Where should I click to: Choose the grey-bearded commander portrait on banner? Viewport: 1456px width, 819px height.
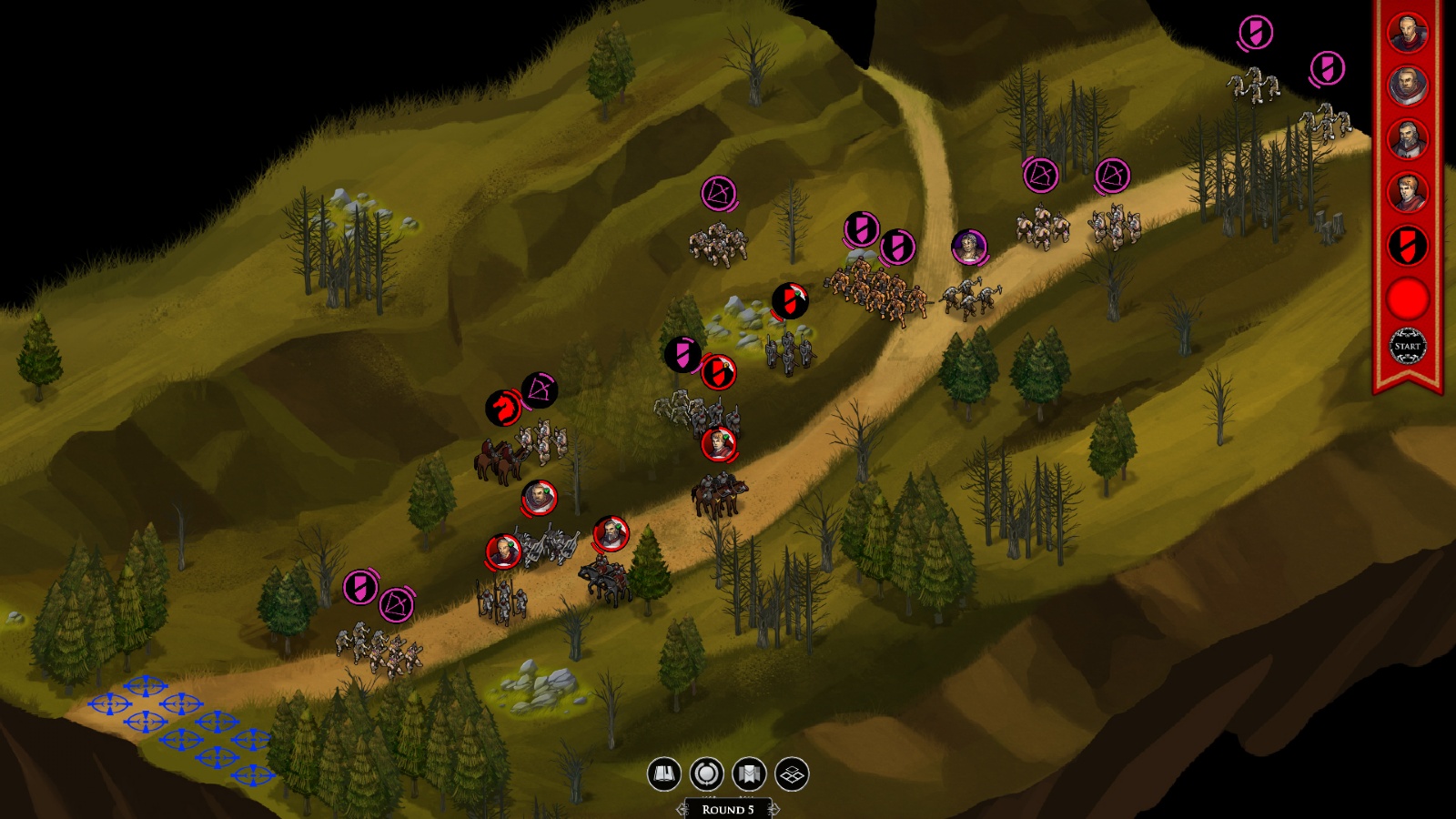(x=1407, y=139)
